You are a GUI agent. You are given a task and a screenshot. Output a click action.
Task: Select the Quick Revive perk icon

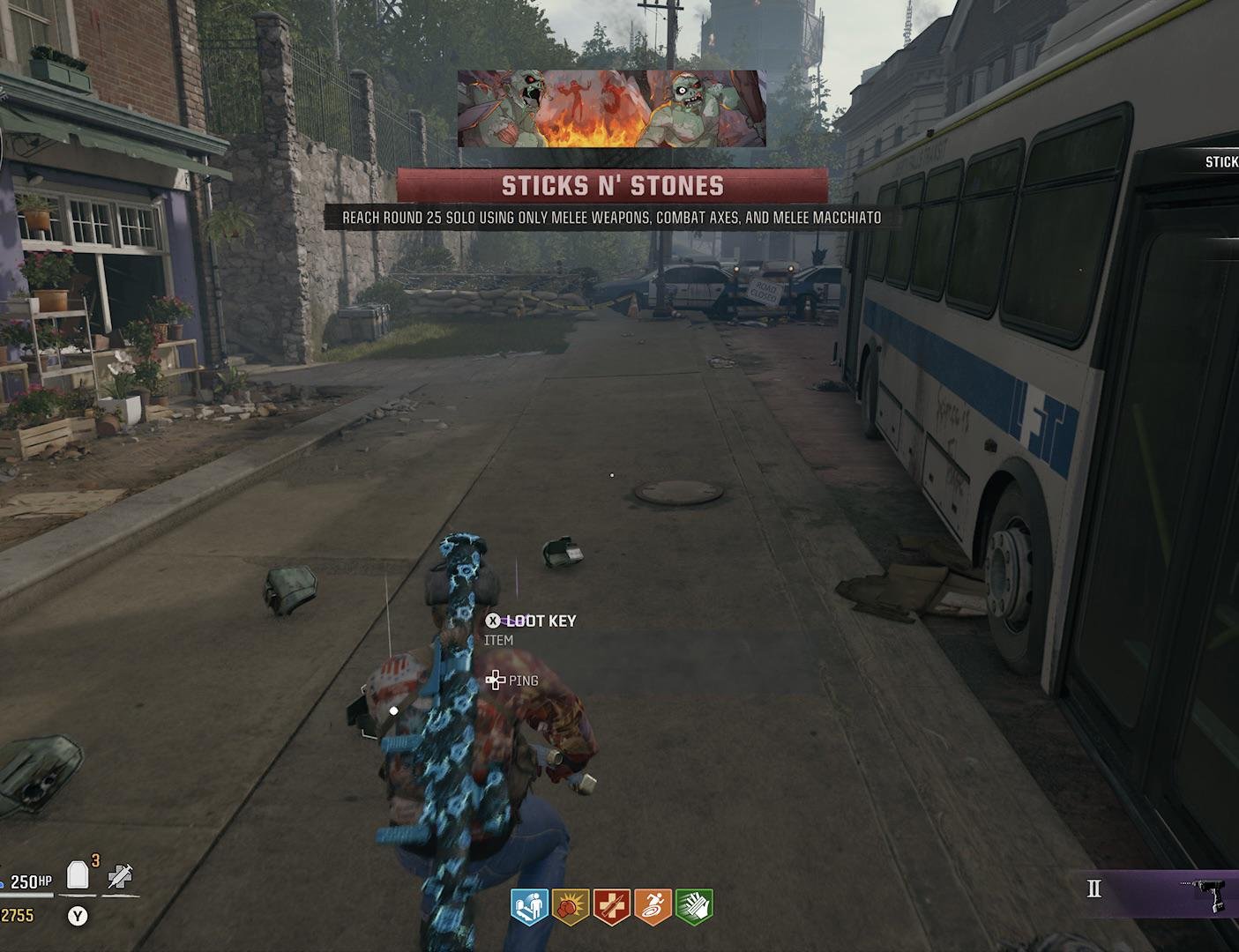coord(529,907)
